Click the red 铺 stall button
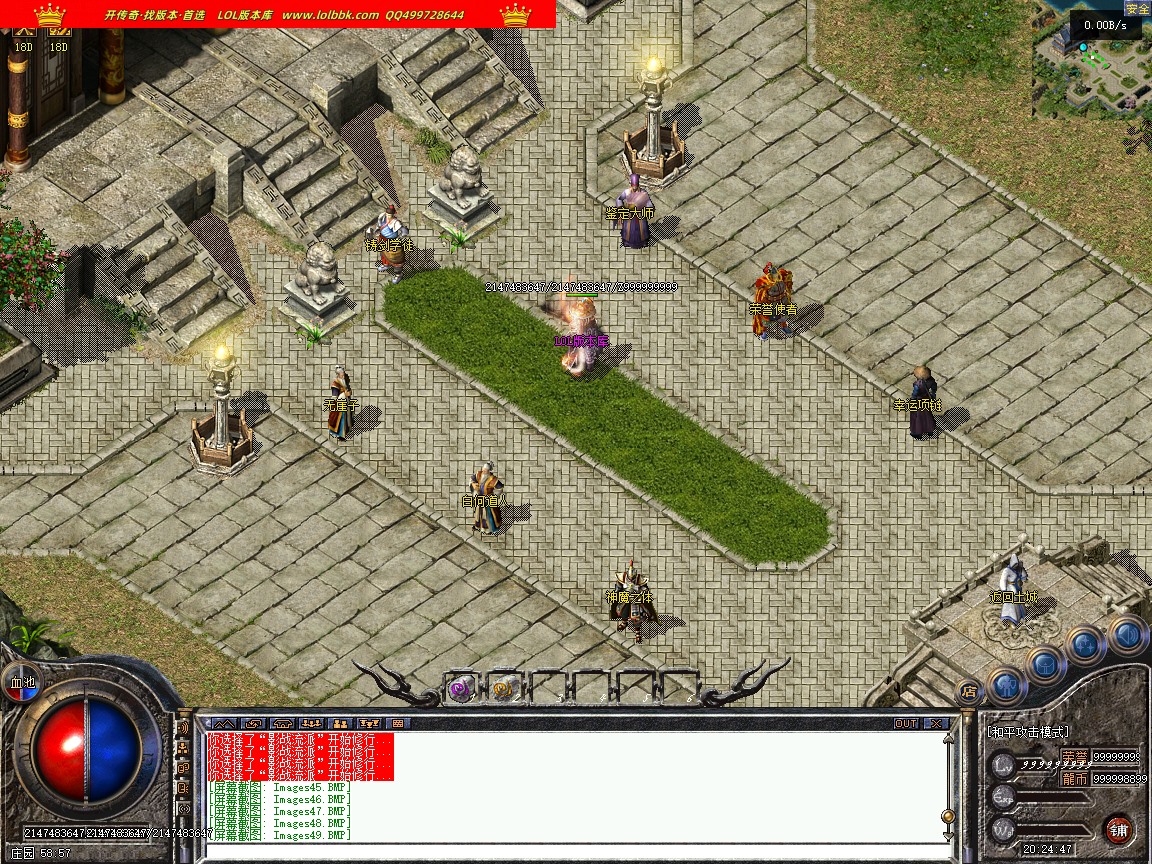This screenshot has width=1152, height=864. [1118, 829]
